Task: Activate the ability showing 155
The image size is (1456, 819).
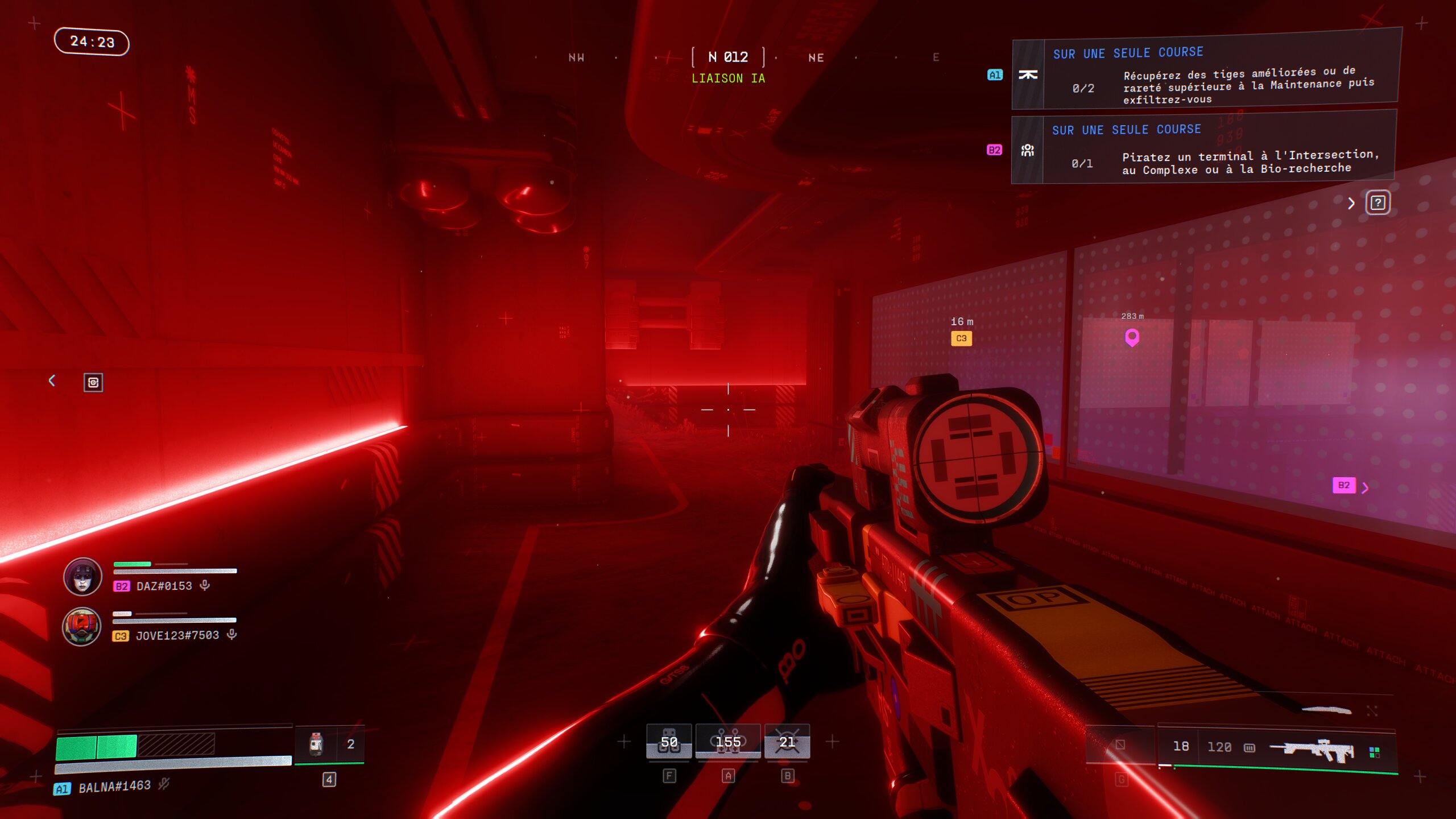Action: pyautogui.click(x=728, y=742)
